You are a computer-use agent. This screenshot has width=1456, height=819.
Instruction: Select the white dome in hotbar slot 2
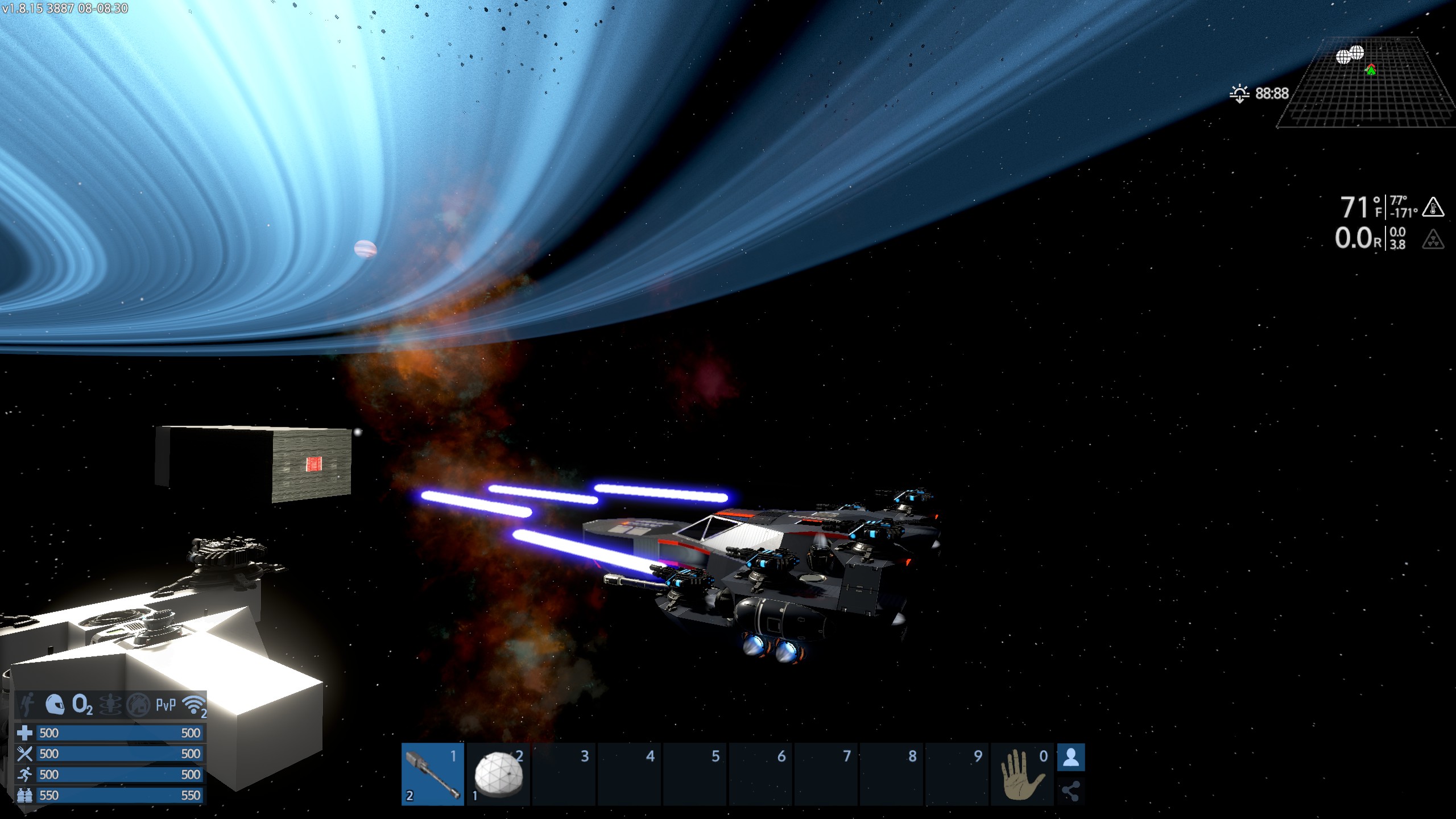pyautogui.click(x=498, y=774)
